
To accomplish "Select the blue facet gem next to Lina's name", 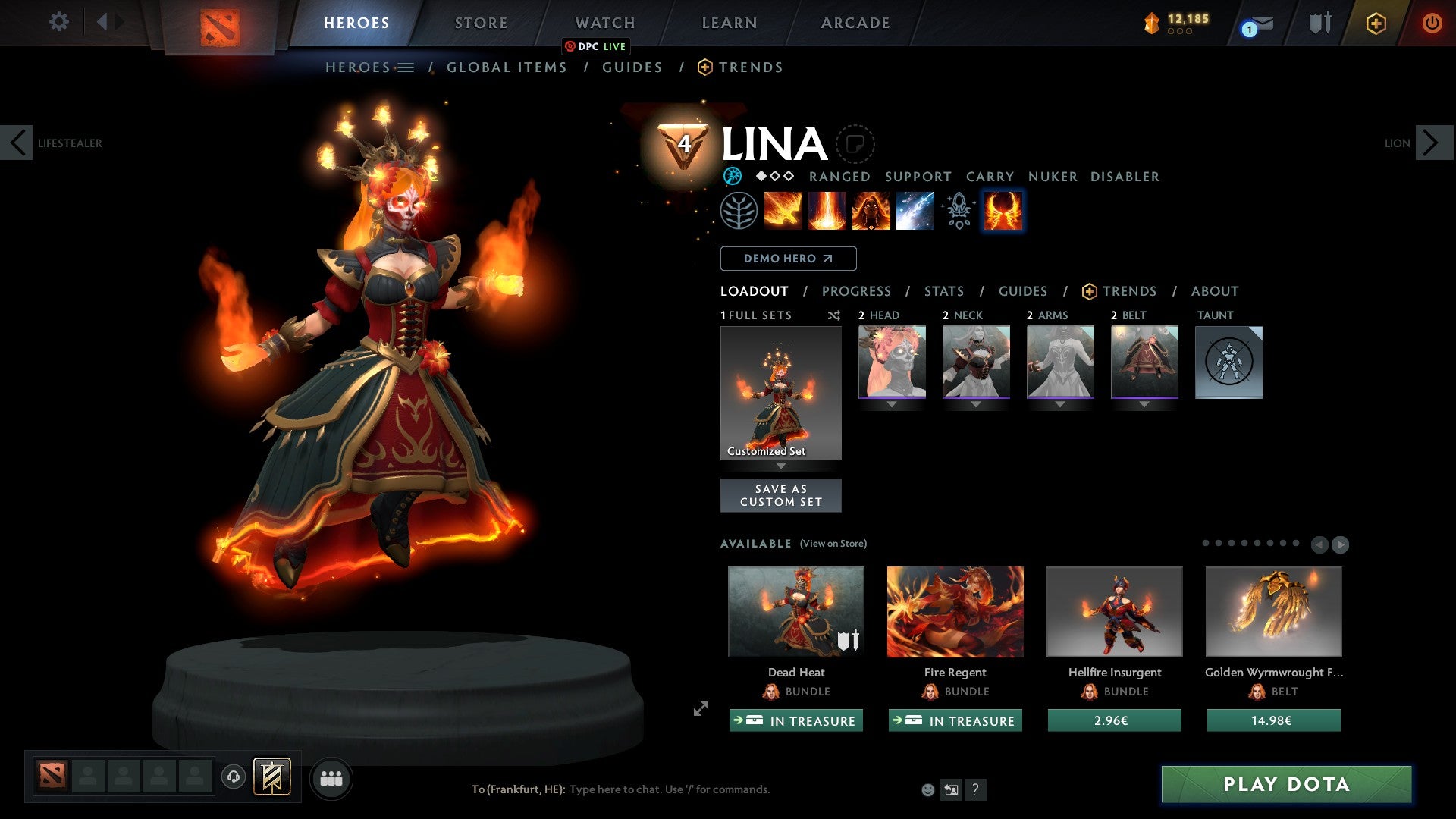I will click(x=732, y=177).
